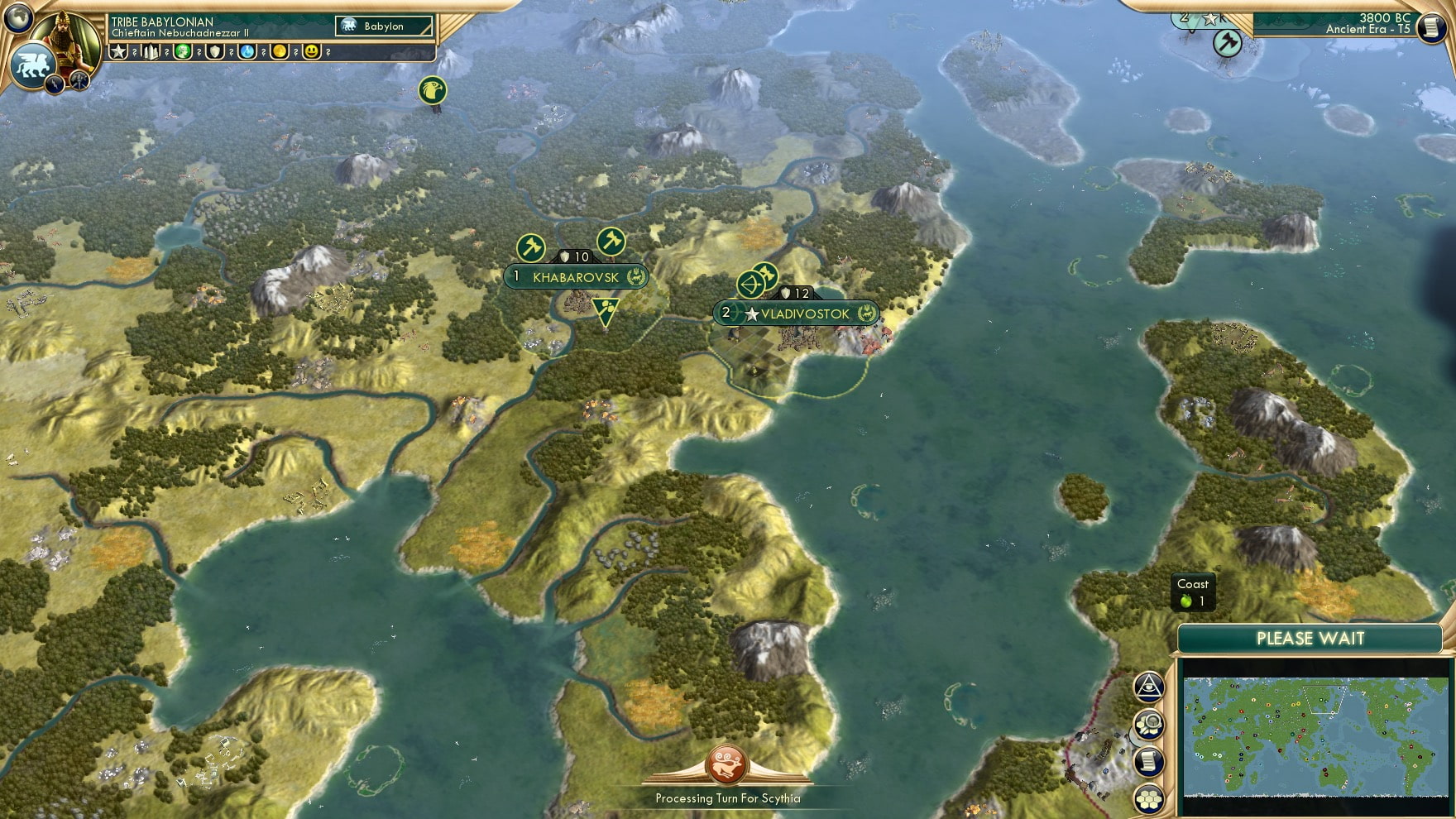Click the green culture indicator in top bar

coord(184,52)
